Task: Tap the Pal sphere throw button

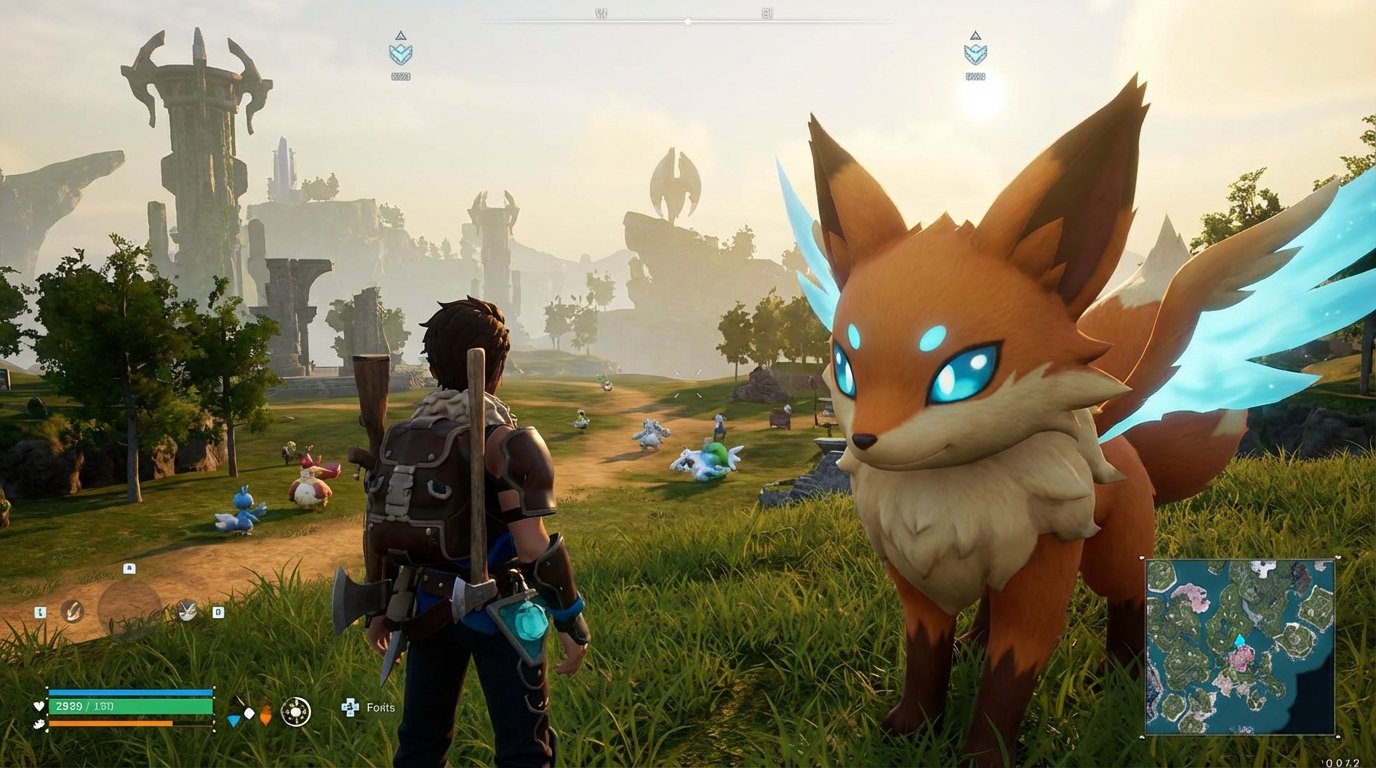Action: click(186, 611)
